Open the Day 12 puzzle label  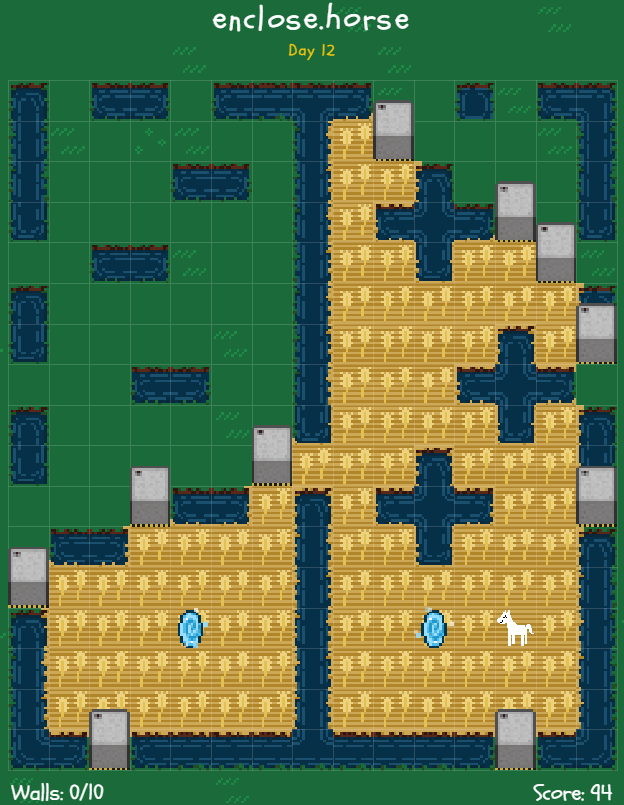click(x=311, y=50)
